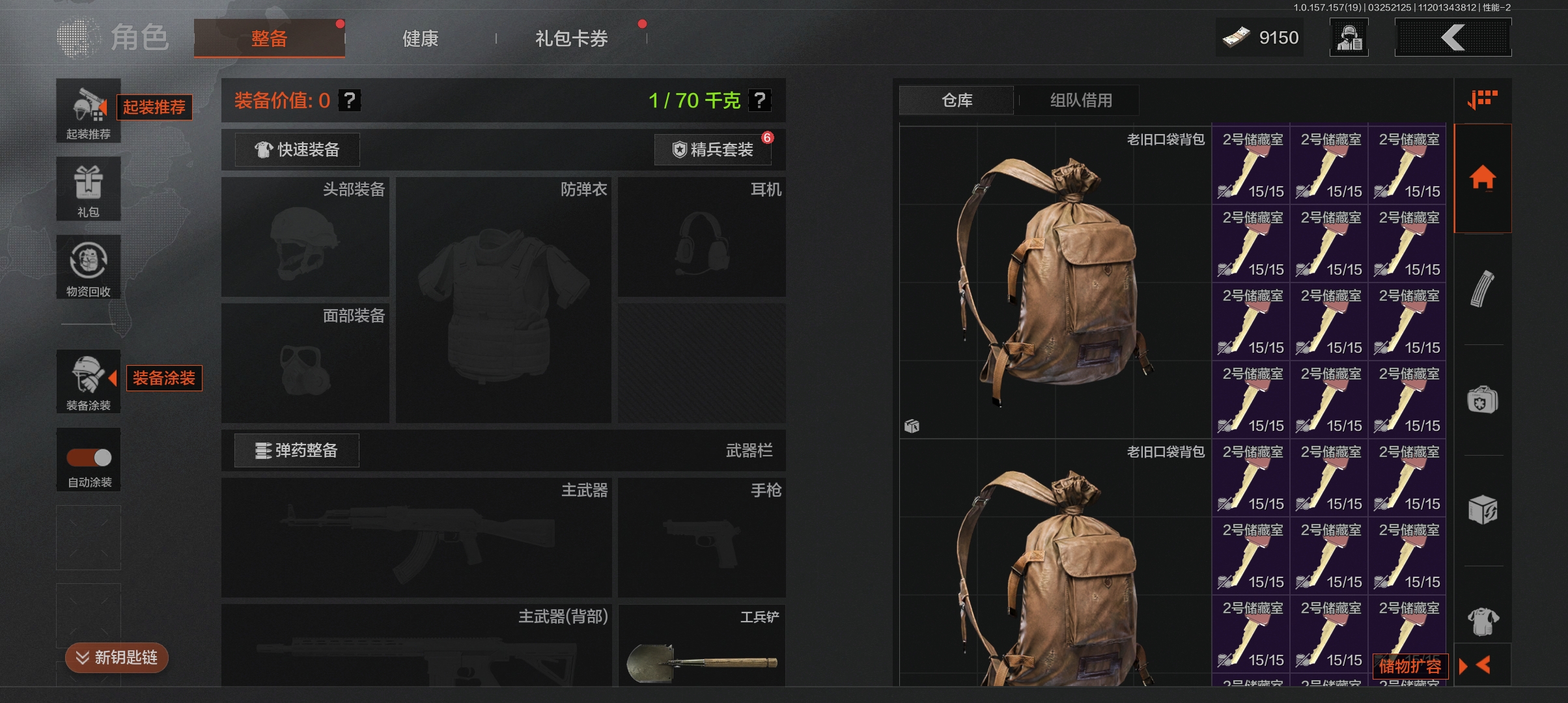Expand the 新钥匙链 keychain
Image resolution: width=1568 pixels, height=703 pixels.
(x=117, y=657)
